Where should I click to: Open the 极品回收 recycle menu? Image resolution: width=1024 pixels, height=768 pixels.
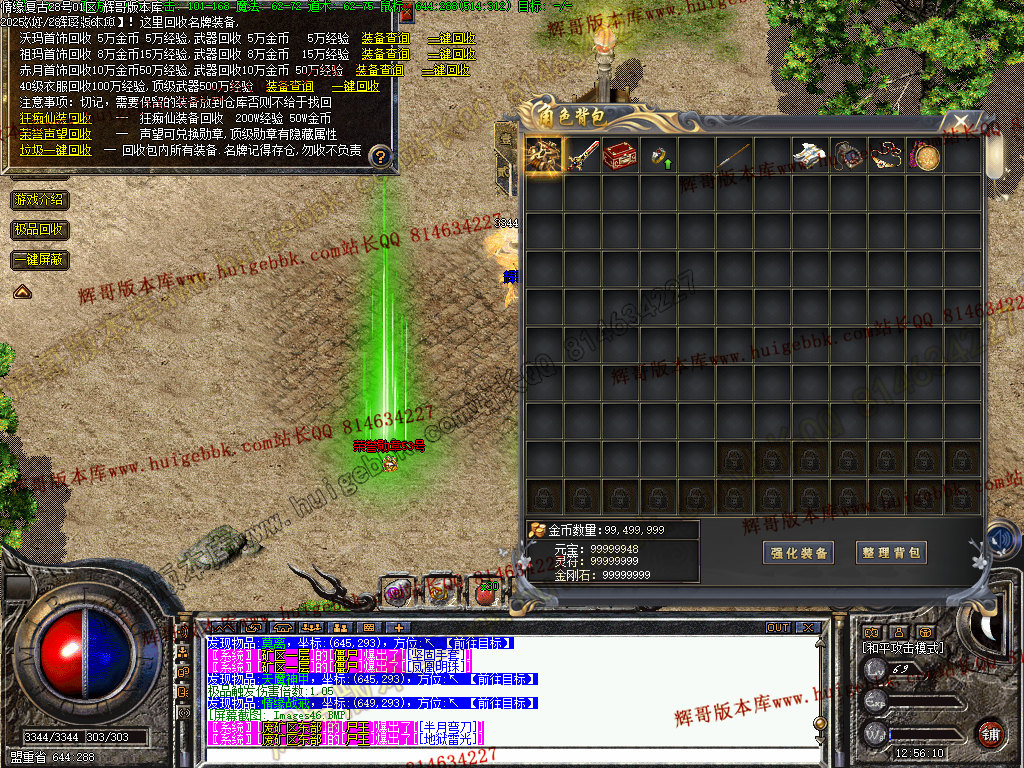pyautogui.click(x=40, y=230)
